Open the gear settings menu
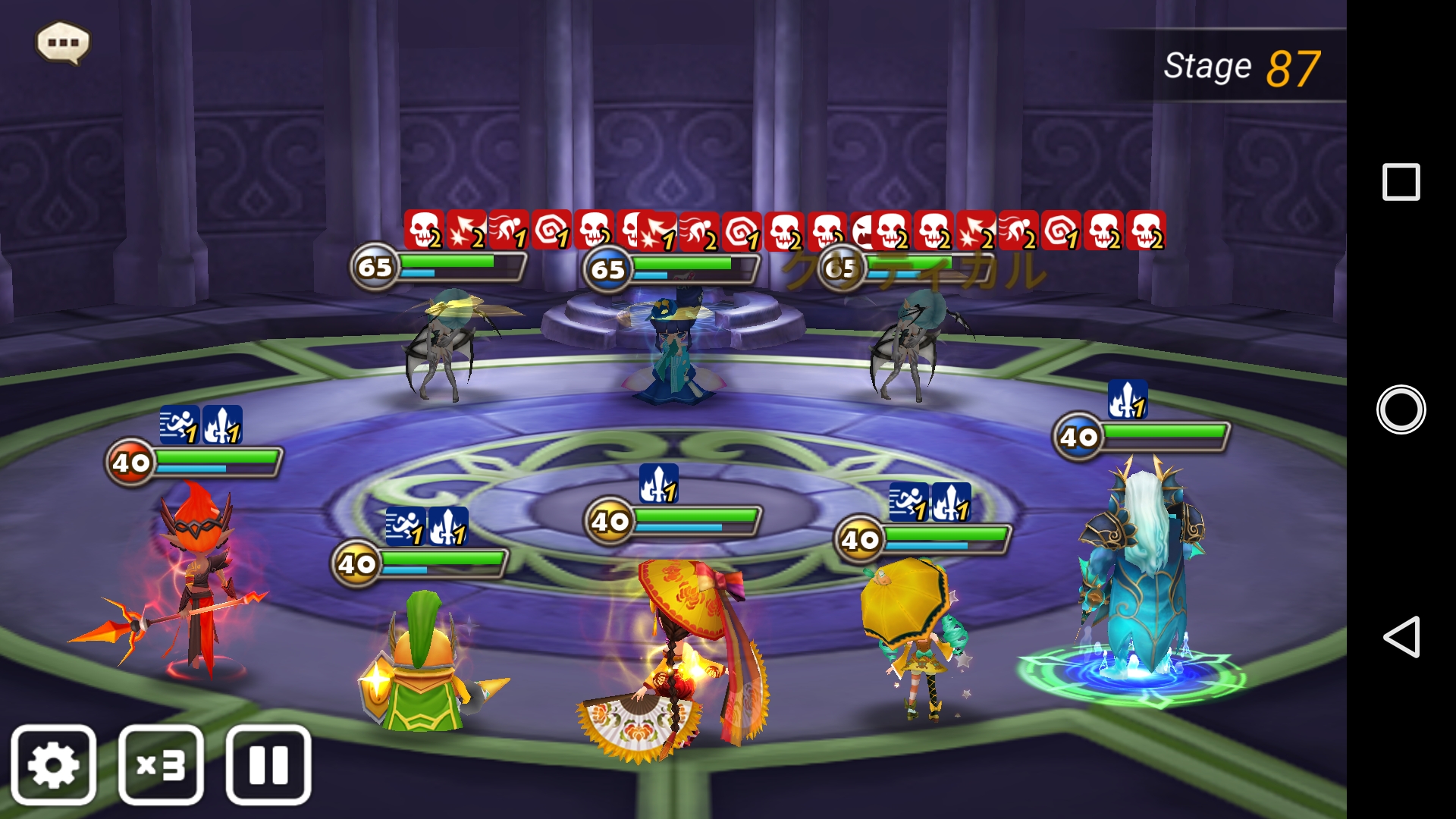1456x819 pixels. [53, 764]
